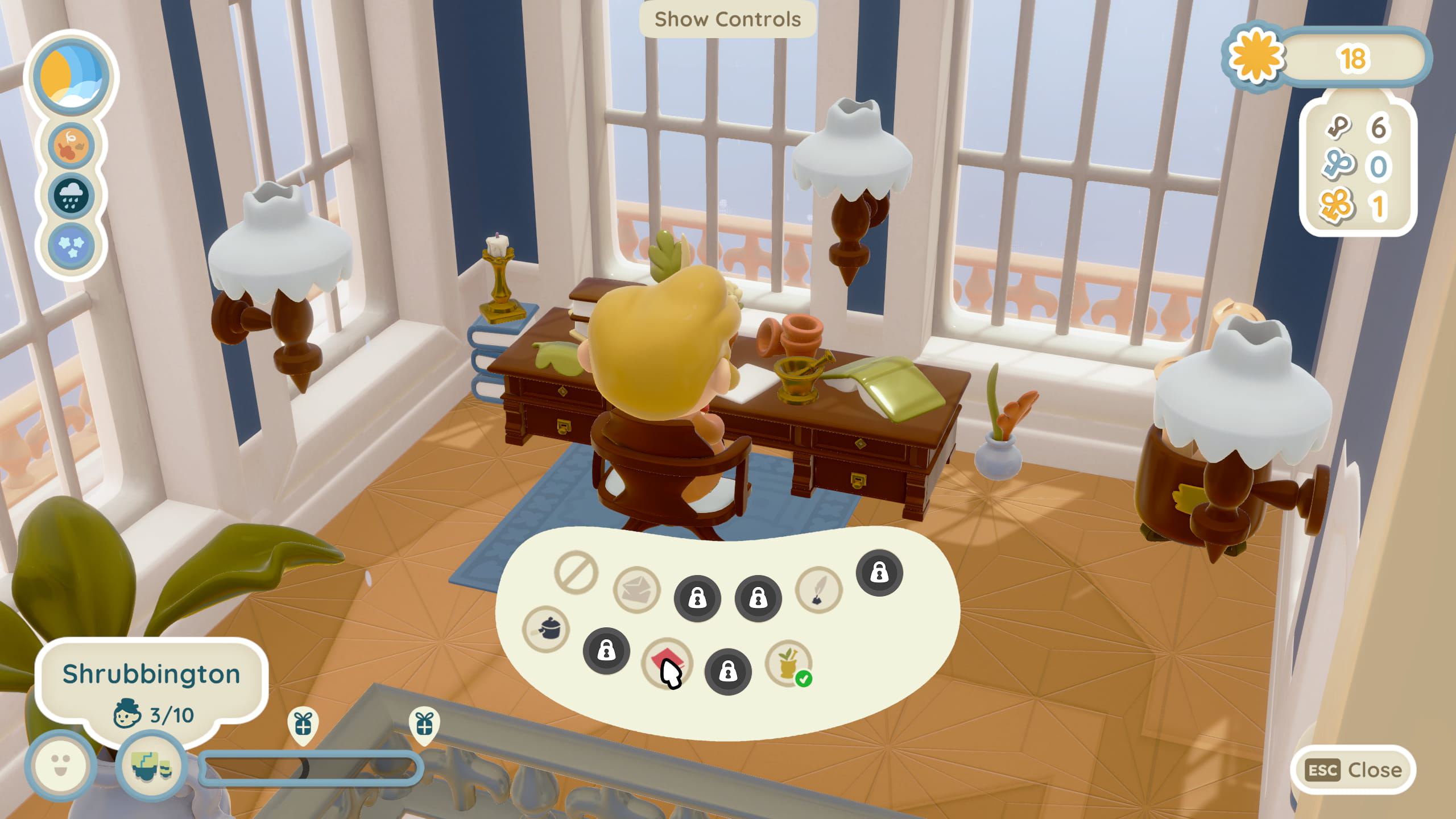Open the sun and sky time-of-day dial
1456x819 pixels.
(71, 76)
